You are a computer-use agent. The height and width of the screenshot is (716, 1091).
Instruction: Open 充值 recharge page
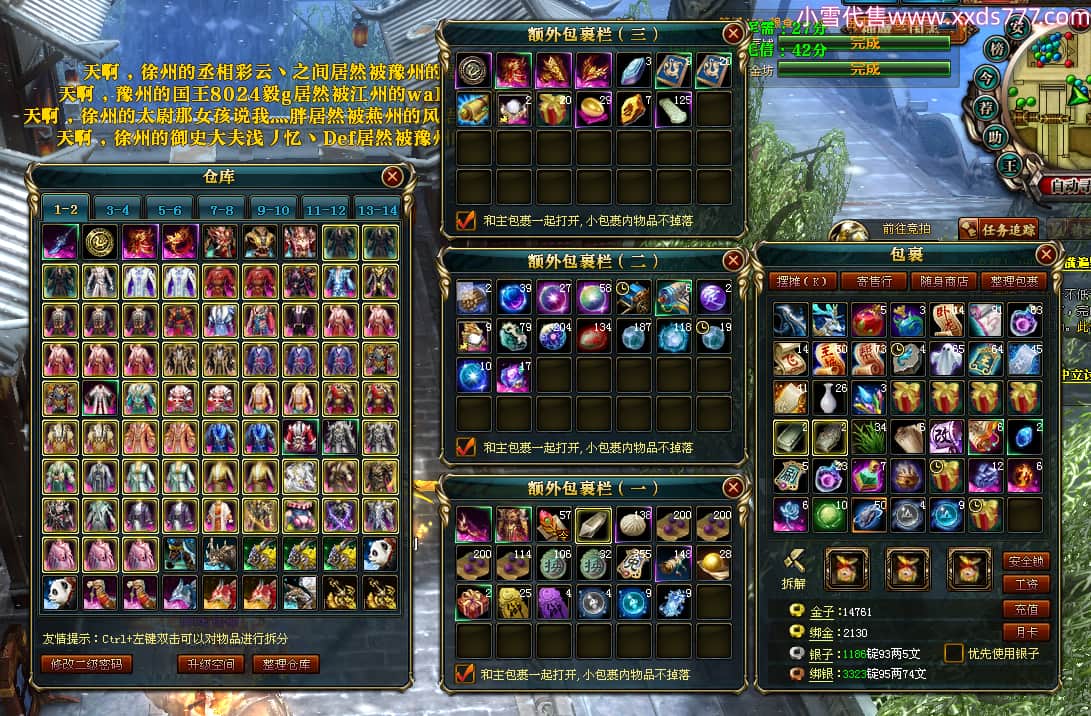1026,608
